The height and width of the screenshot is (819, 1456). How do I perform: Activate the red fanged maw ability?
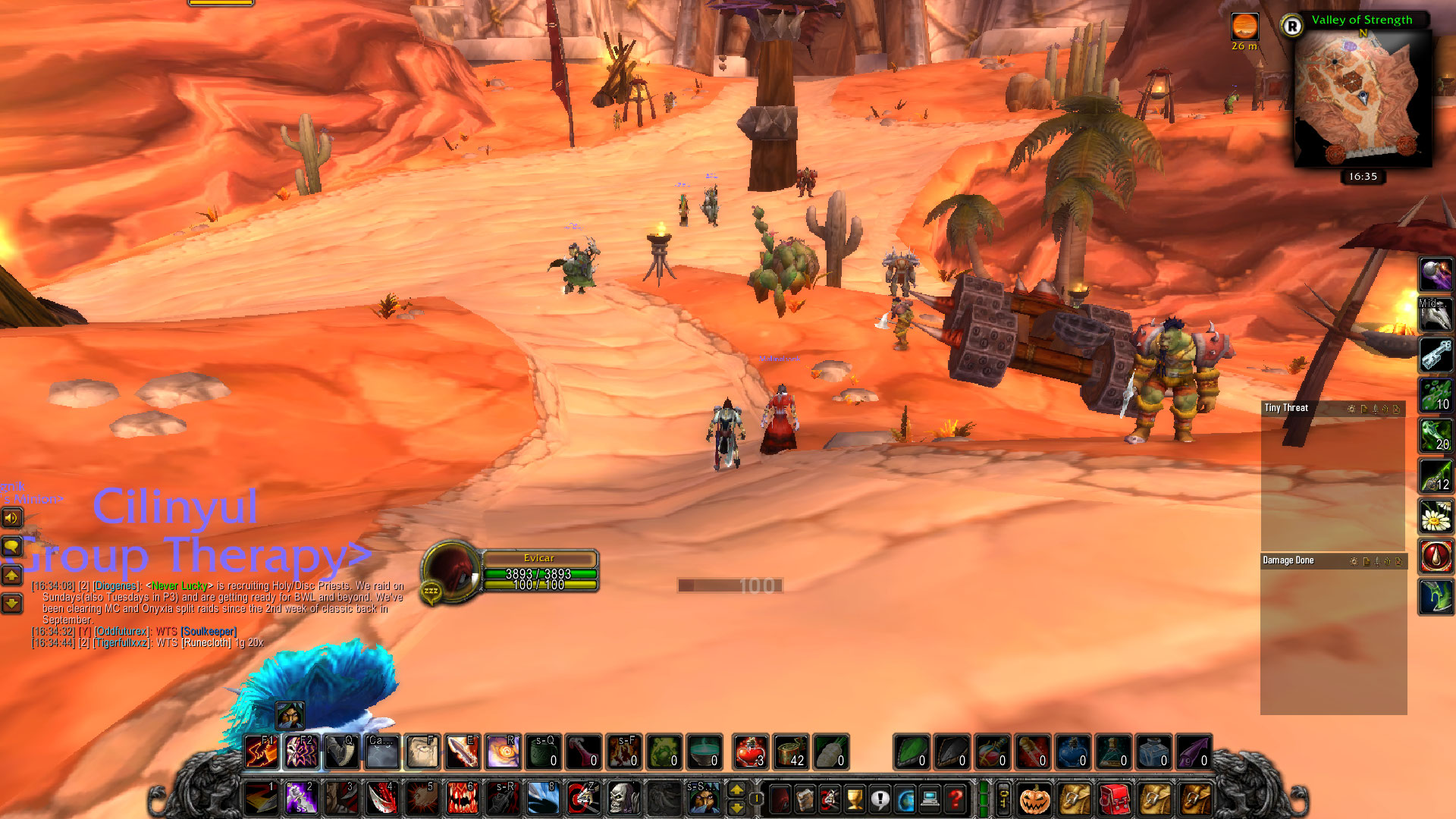click(x=461, y=799)
